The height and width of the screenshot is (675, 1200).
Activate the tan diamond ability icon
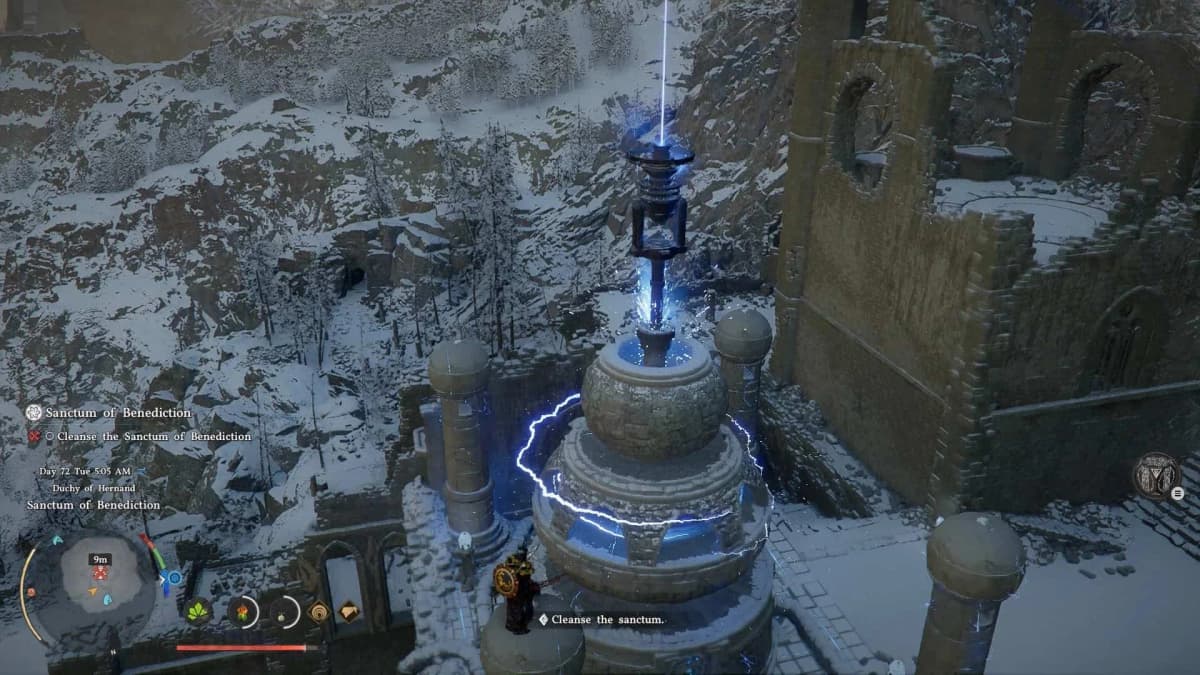tap(349, 611)
